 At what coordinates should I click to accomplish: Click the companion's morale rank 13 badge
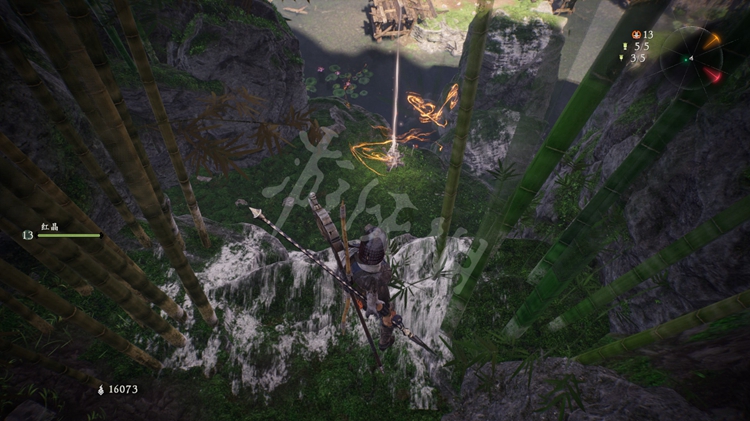point(27,235)
